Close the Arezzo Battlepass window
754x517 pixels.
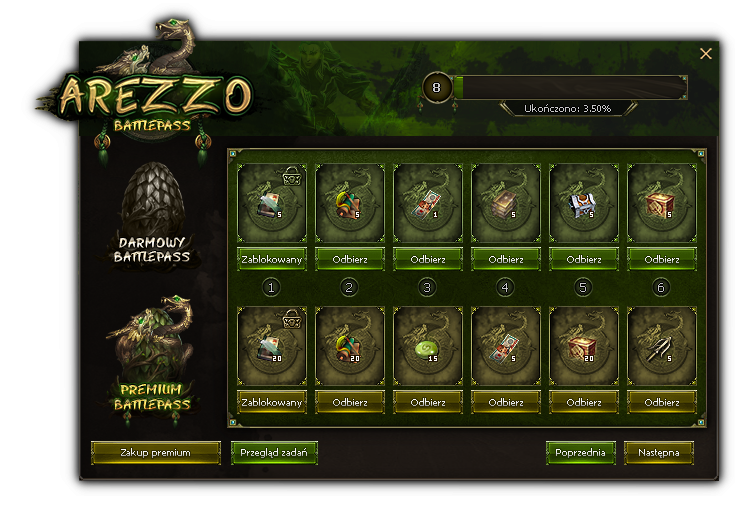[706, 54]
